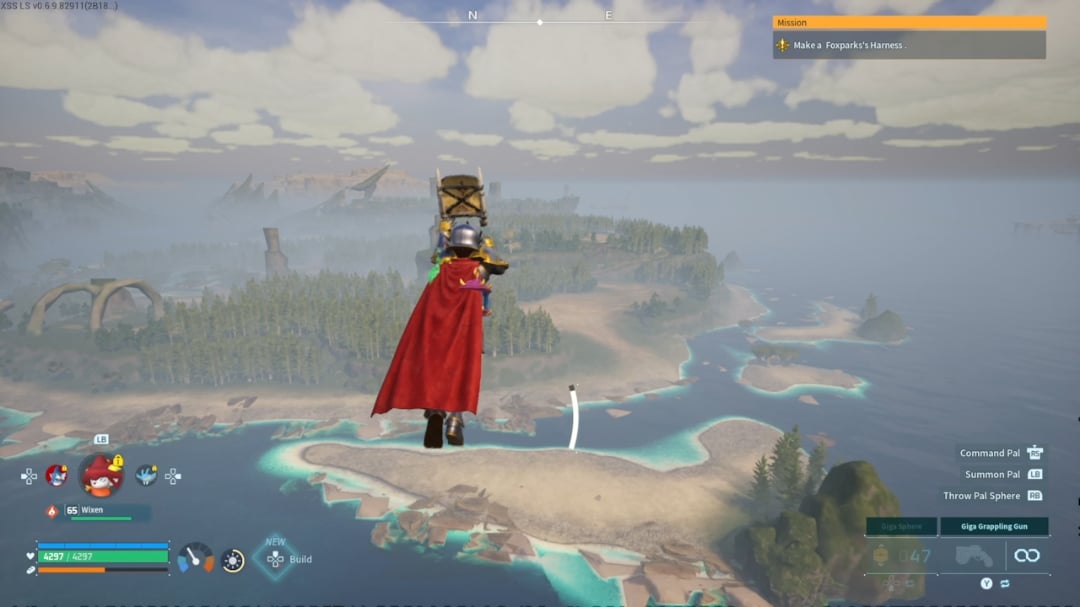Choose the blue shark pal portrait
The image size is (1080, 607).
(57, 475)
